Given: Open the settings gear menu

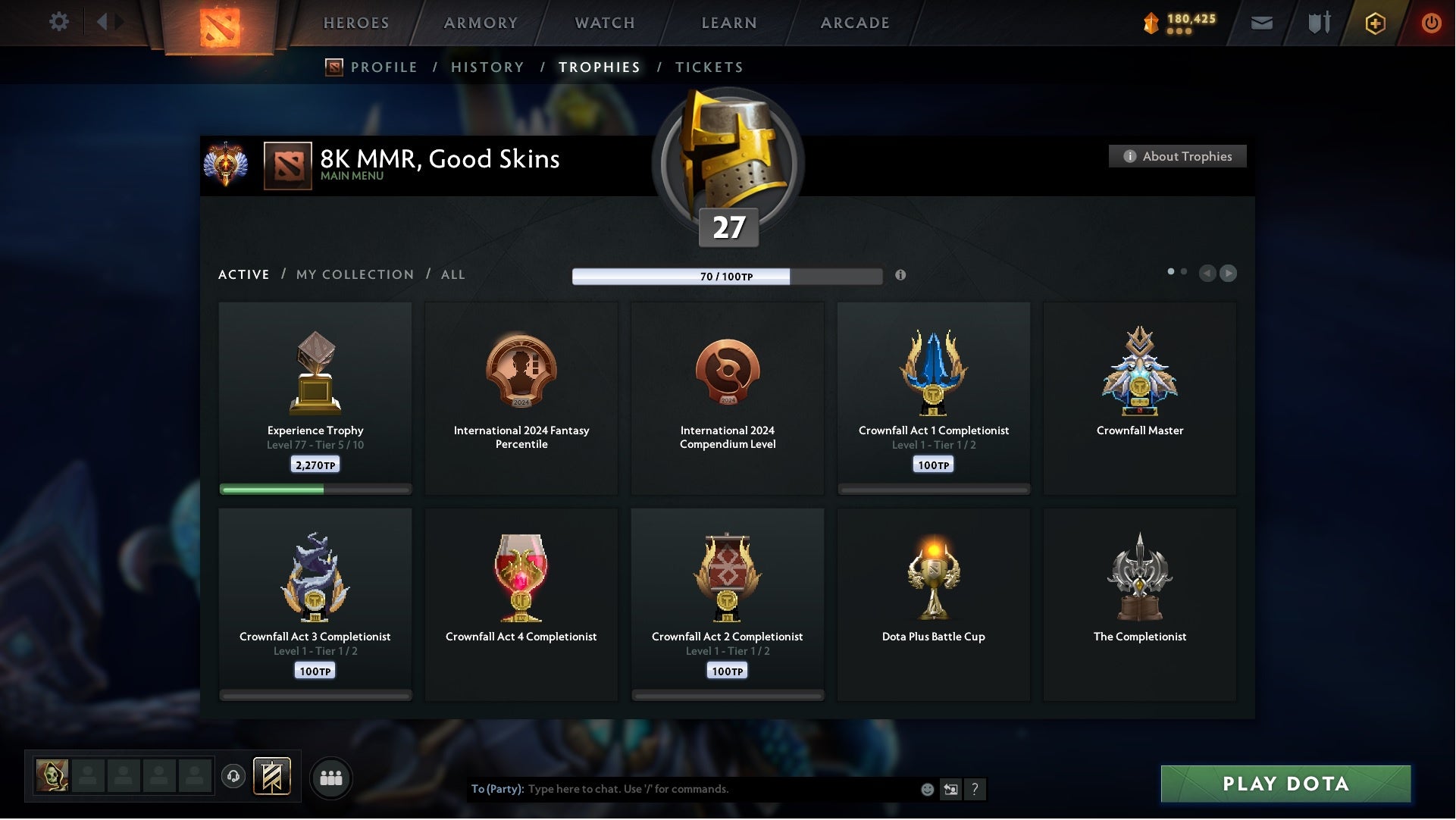Looking at the screenshot, I should point(58,22).
